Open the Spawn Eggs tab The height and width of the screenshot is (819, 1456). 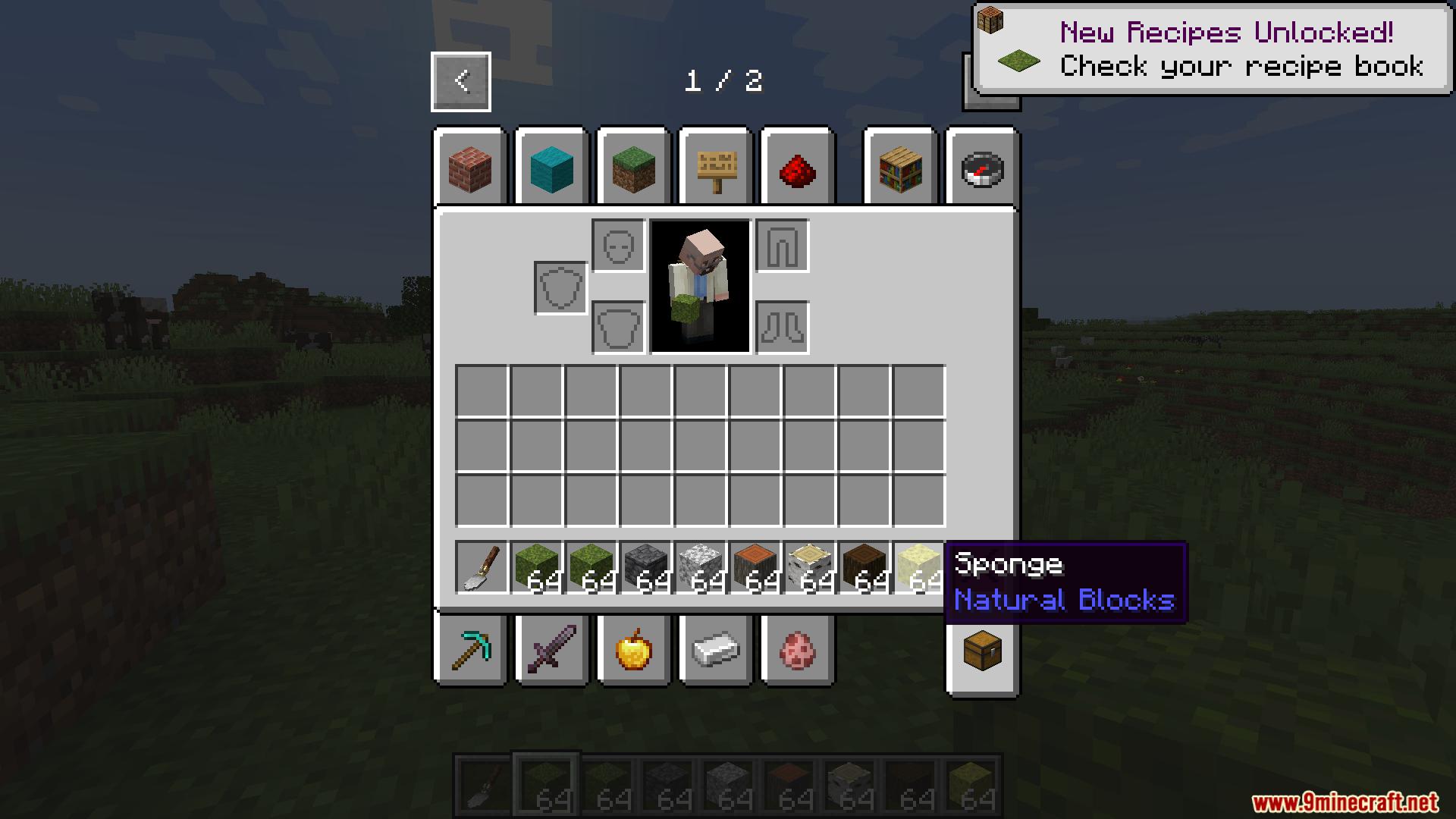coord(797,649)
